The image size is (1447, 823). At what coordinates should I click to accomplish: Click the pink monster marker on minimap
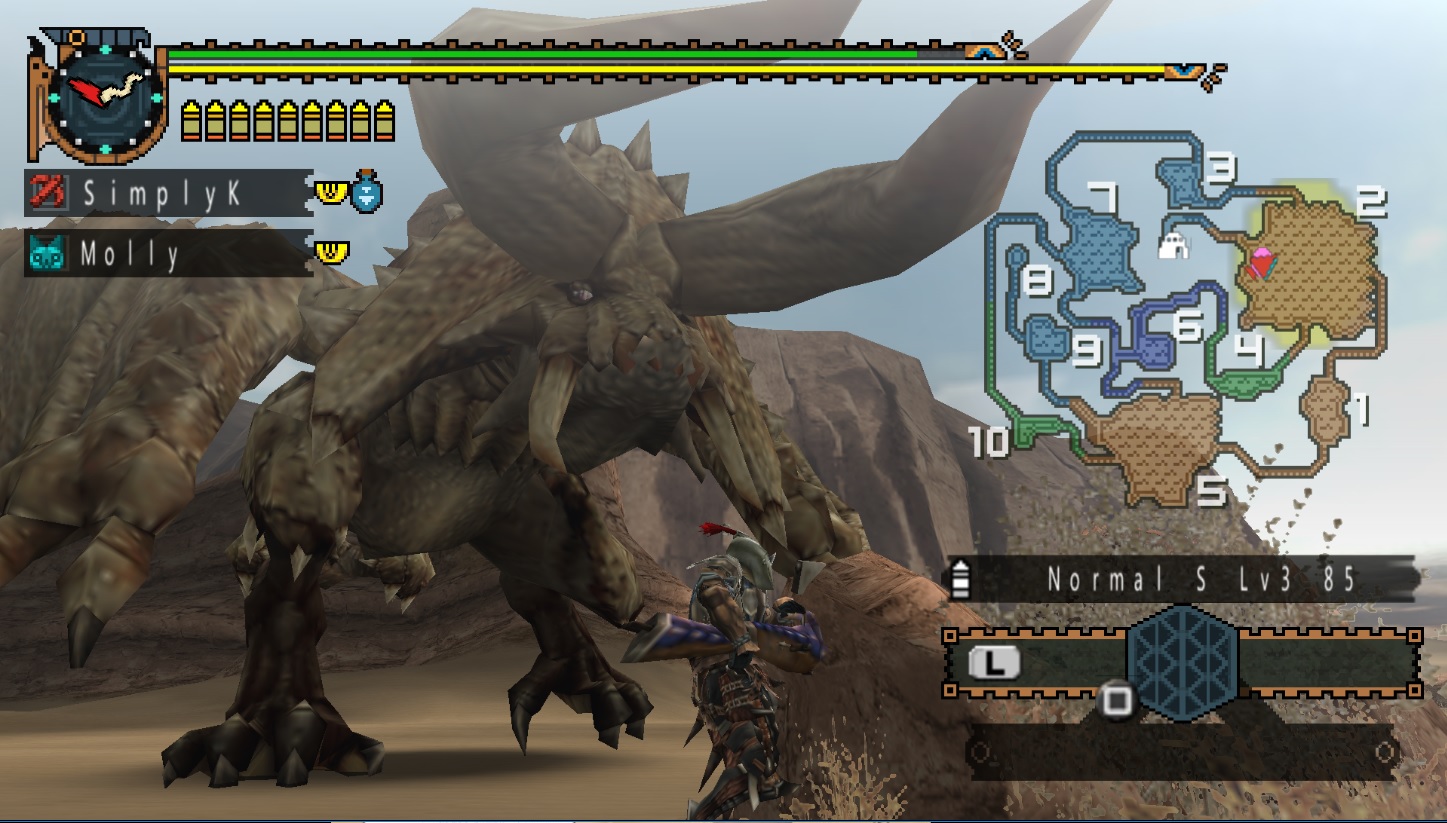click(x=1263, y=262)
